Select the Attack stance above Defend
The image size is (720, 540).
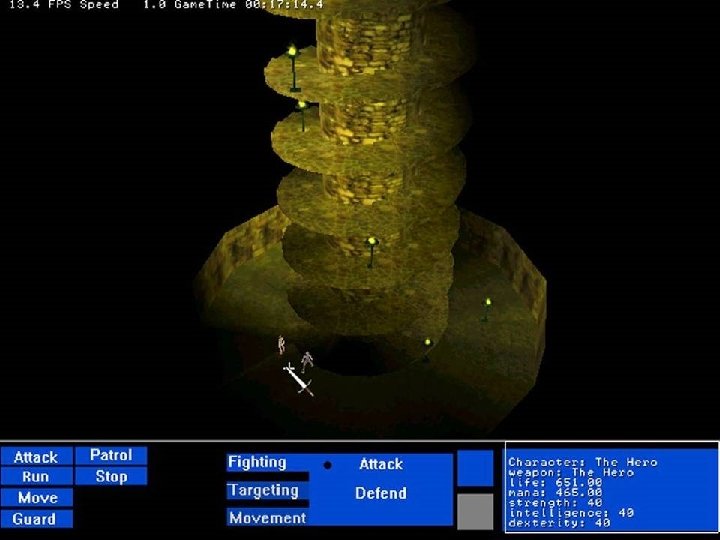(381, 464)
